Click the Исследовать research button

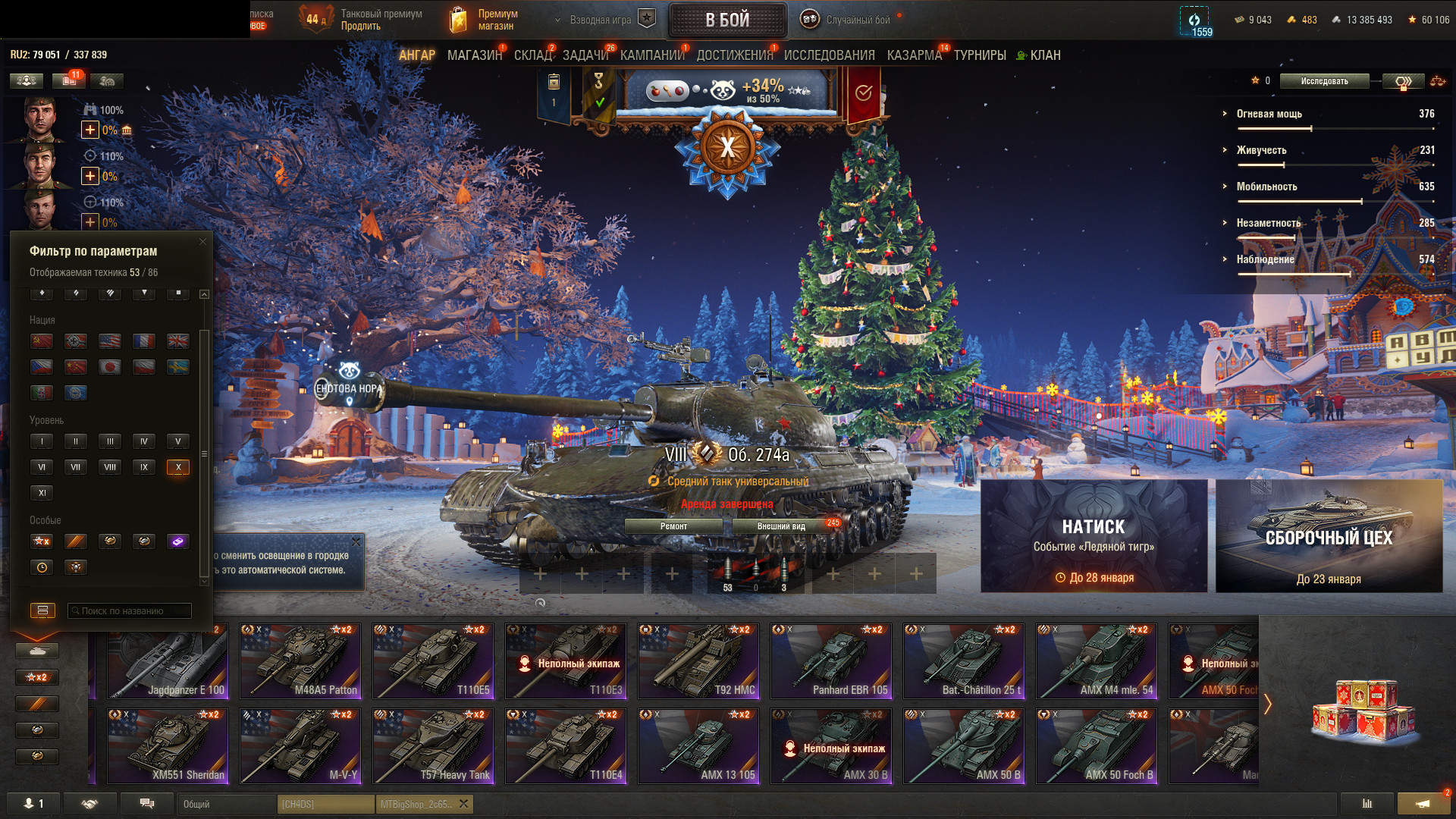pyautogui.click(x=1324, y=81)
